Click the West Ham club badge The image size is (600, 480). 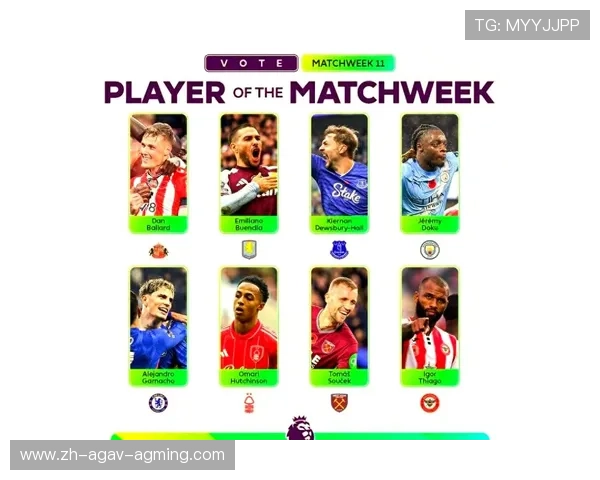(x=339, y=403)
